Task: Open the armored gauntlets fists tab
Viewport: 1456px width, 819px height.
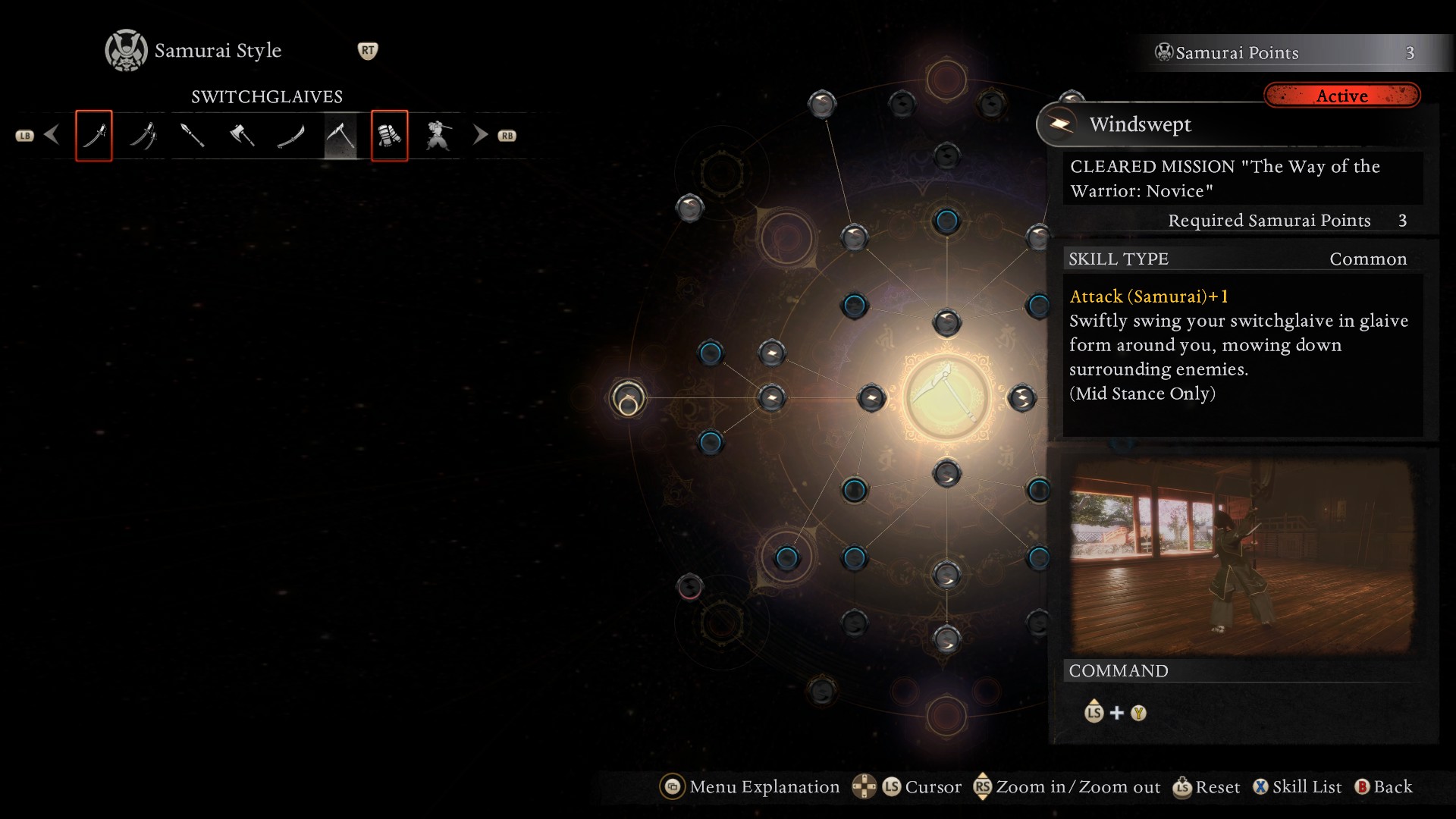Action: [390, 136]
